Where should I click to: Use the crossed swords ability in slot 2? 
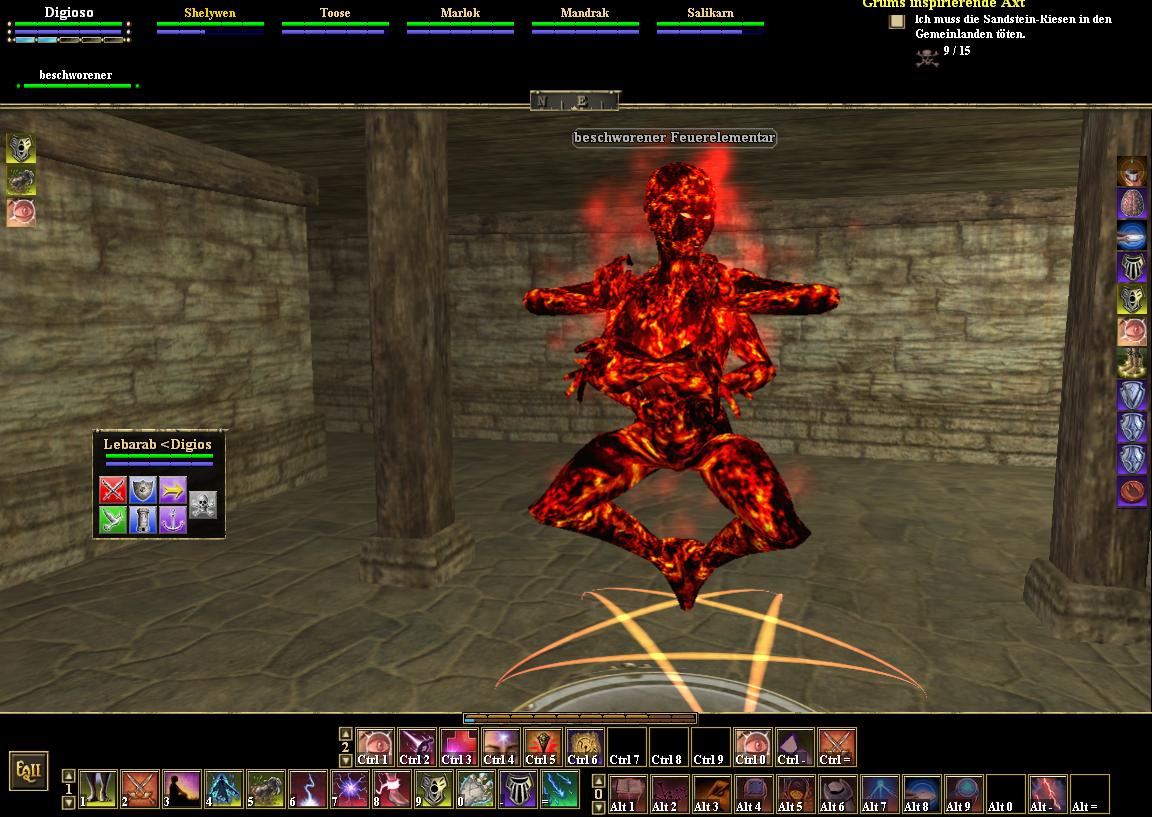pos(141,789)
